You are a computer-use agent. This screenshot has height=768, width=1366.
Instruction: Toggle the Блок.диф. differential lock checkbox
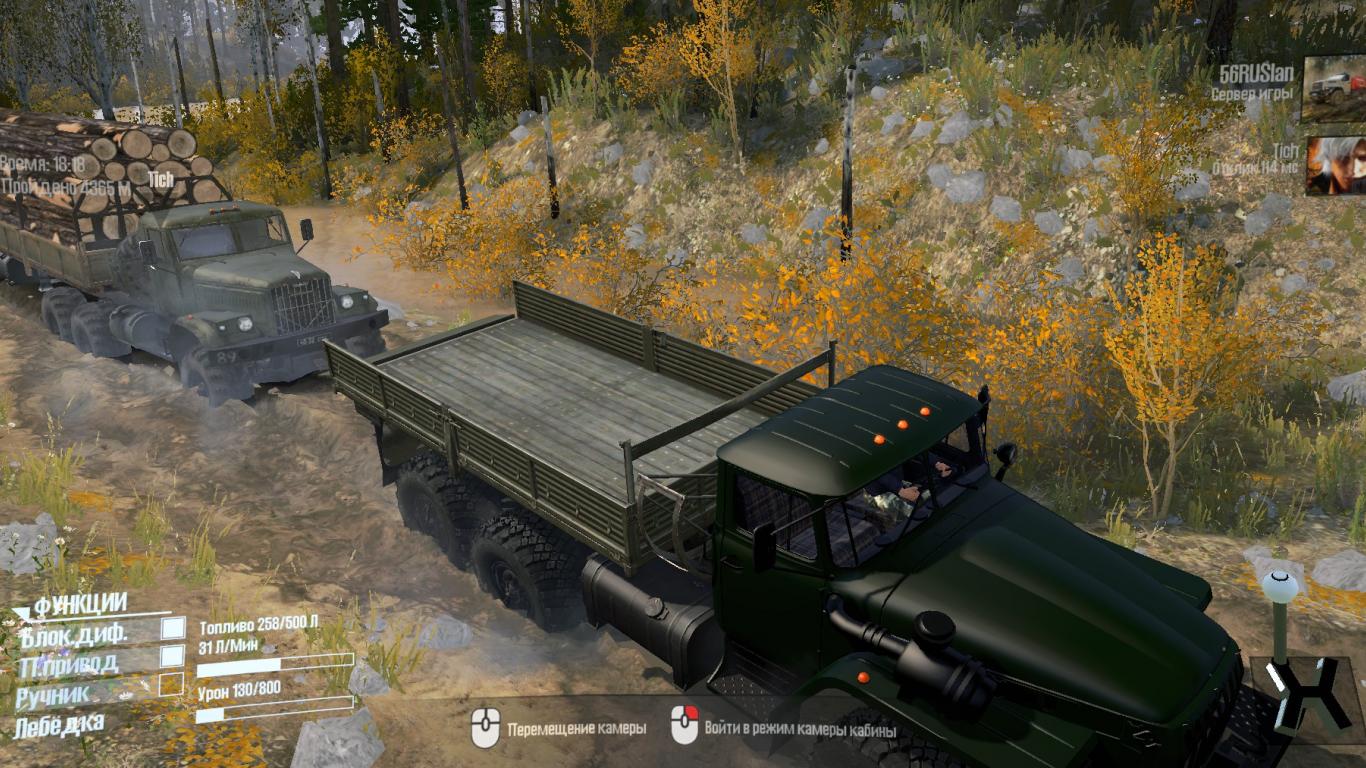click(173, 628)
